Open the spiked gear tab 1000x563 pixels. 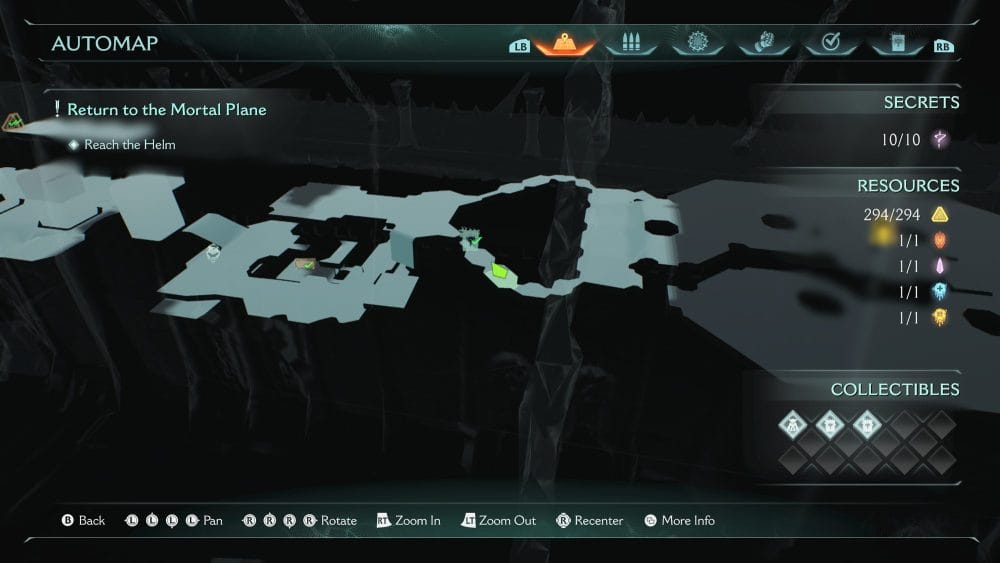click(695, 44)
